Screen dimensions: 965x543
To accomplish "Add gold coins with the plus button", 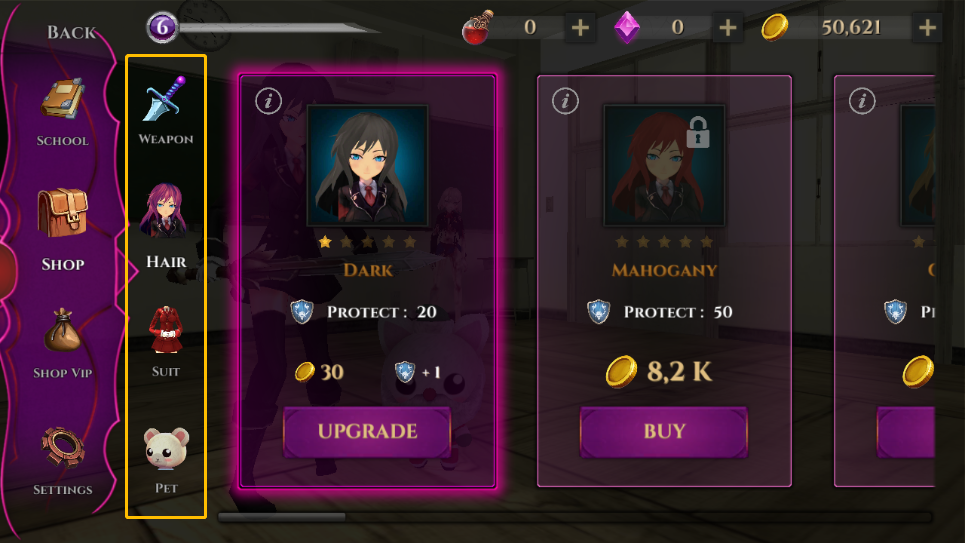I will click(x=928, y=28).
